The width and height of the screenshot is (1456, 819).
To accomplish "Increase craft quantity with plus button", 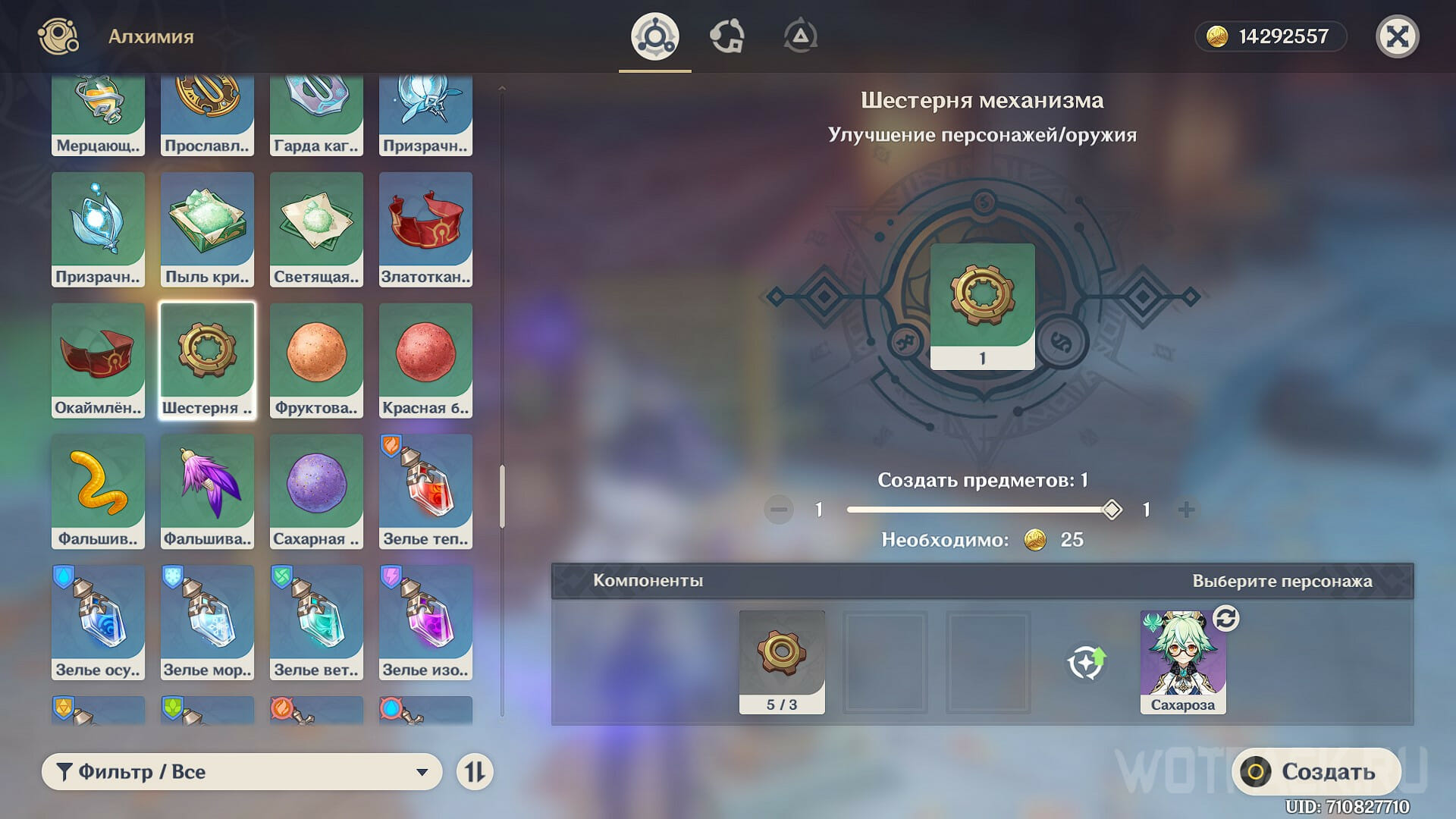I will tap(1187, 510).
